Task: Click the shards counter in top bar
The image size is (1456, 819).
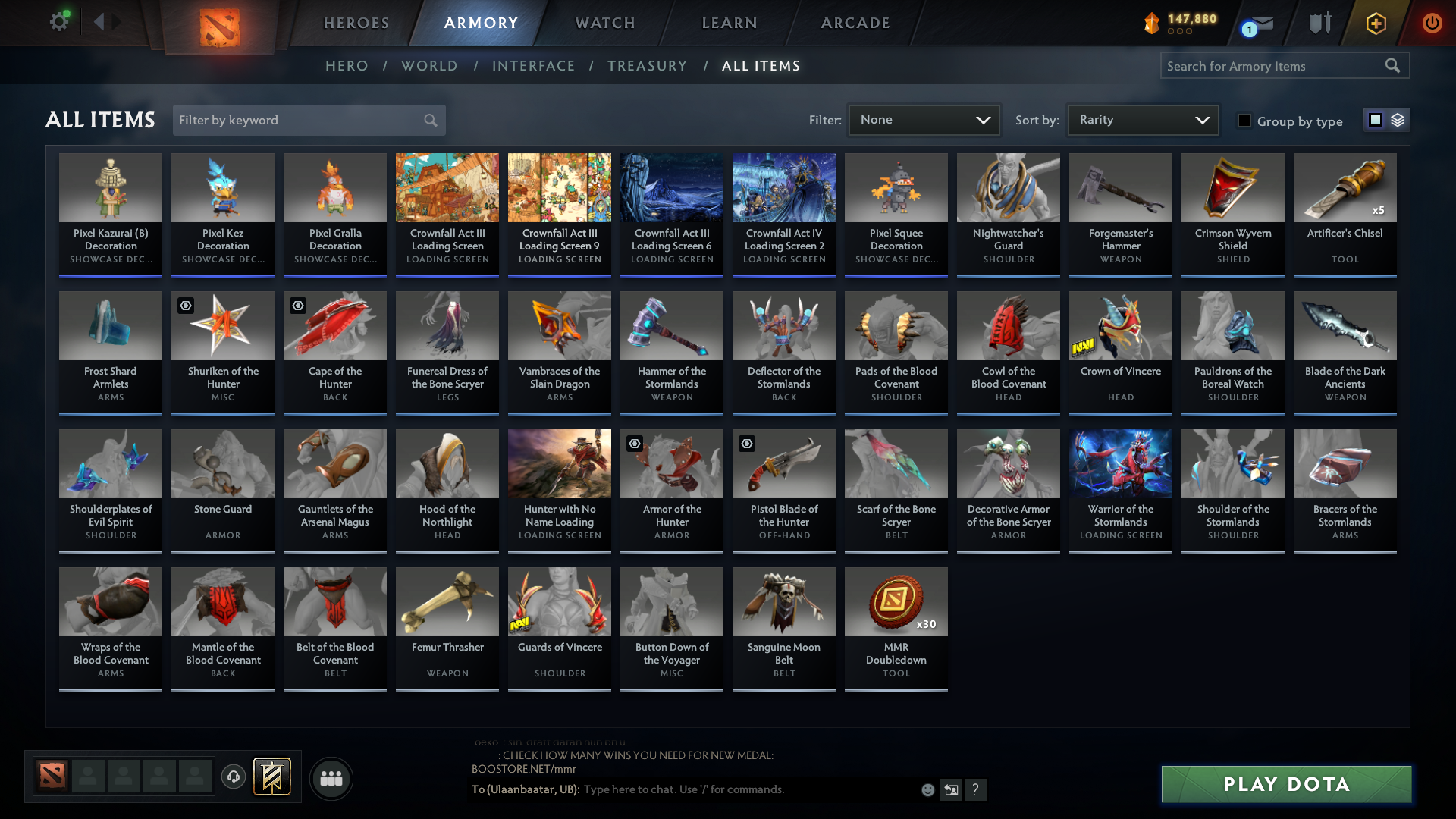Action: coord(1180,23)
